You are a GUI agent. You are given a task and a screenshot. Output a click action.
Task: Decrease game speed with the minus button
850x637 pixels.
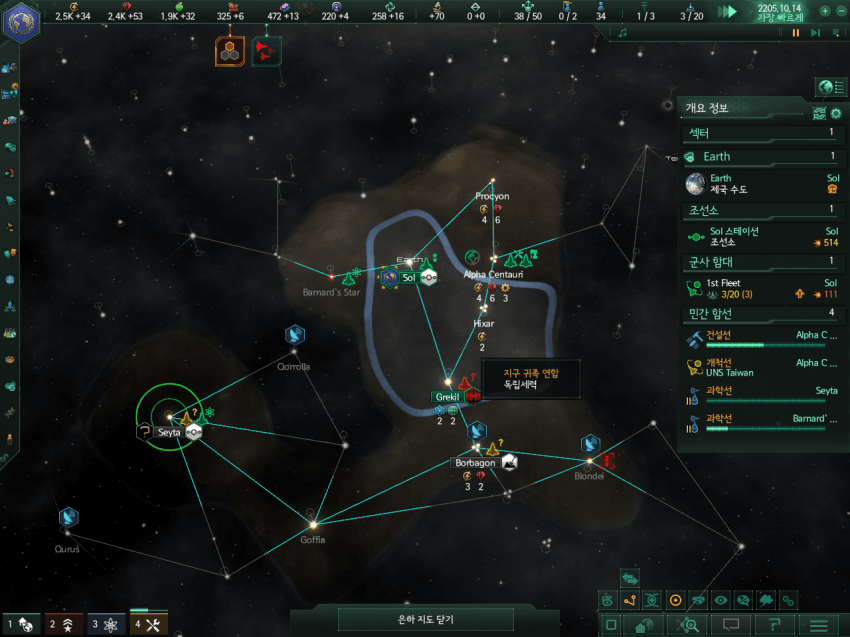click(x=840, y=11)
